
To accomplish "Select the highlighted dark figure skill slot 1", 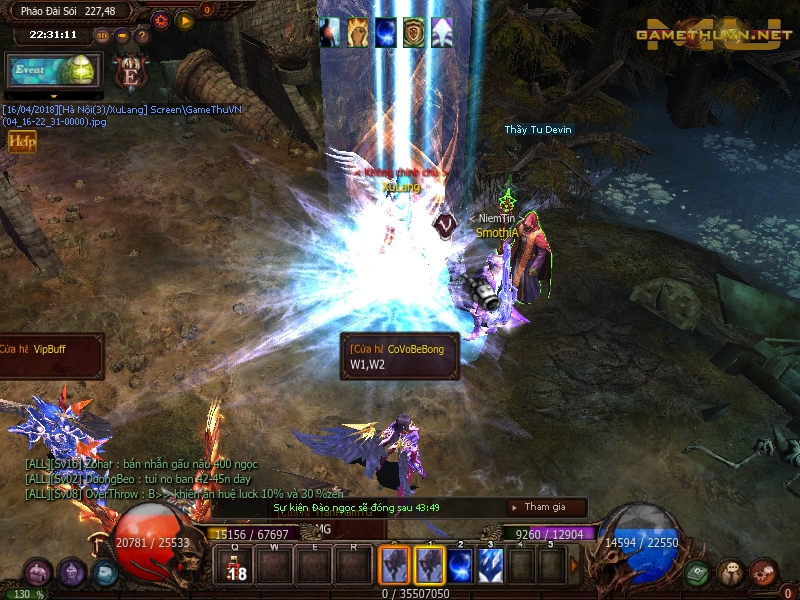I will pyautogui.click(x=429, y=566).
